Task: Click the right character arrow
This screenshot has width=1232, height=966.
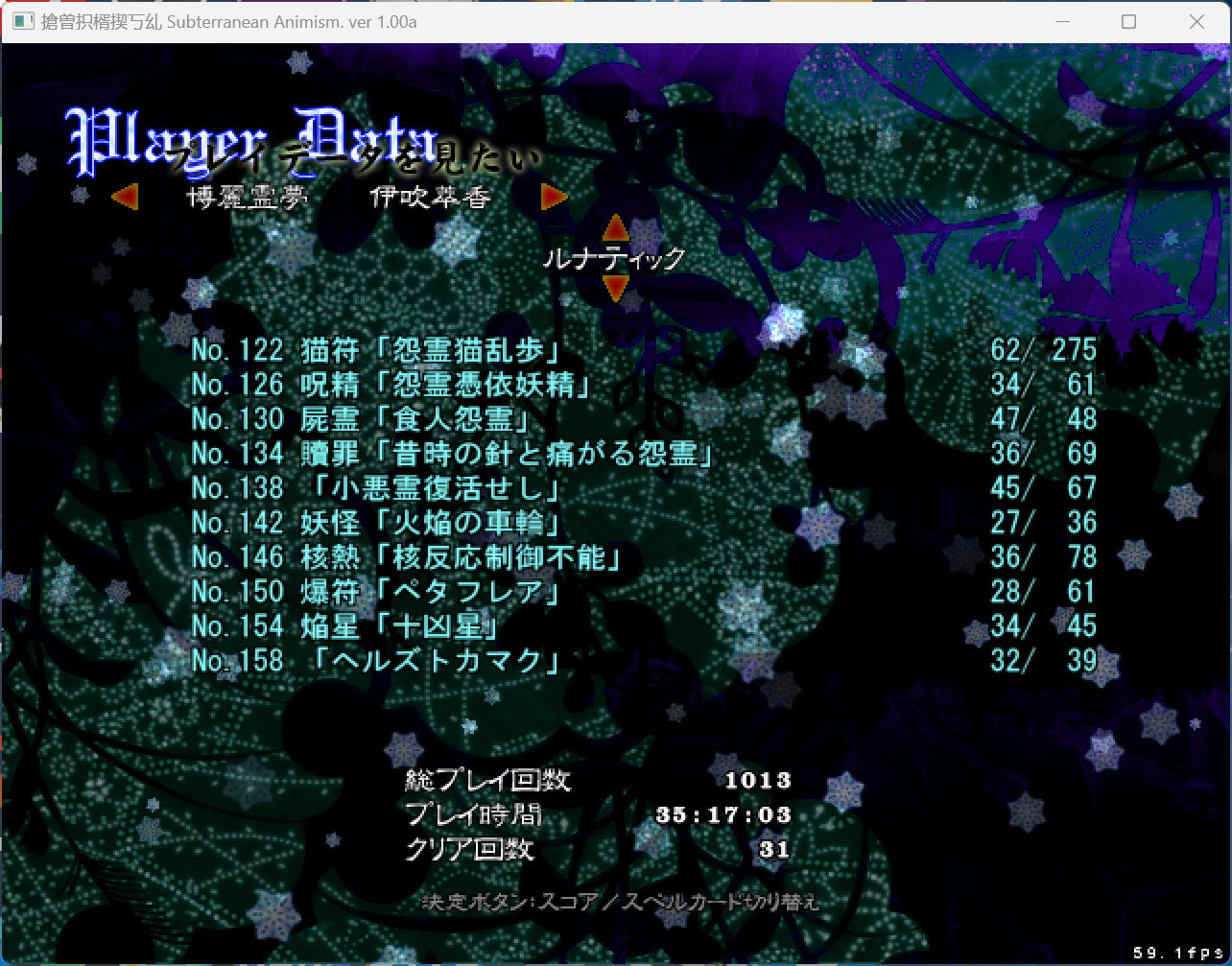Action: (x=554, y=198)
